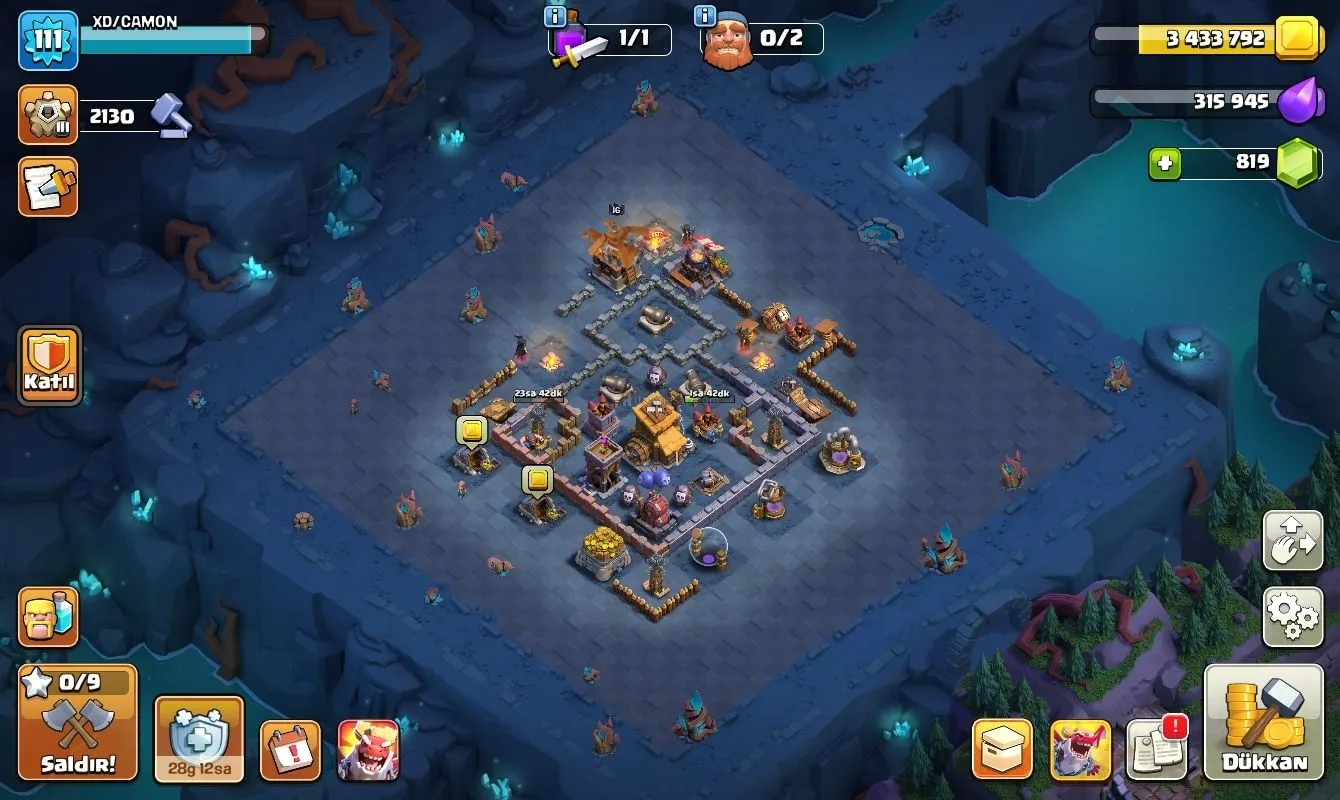The image size is (1340, 800).
Task: Open the barbarian troop training icon
Action: point(48,617)
